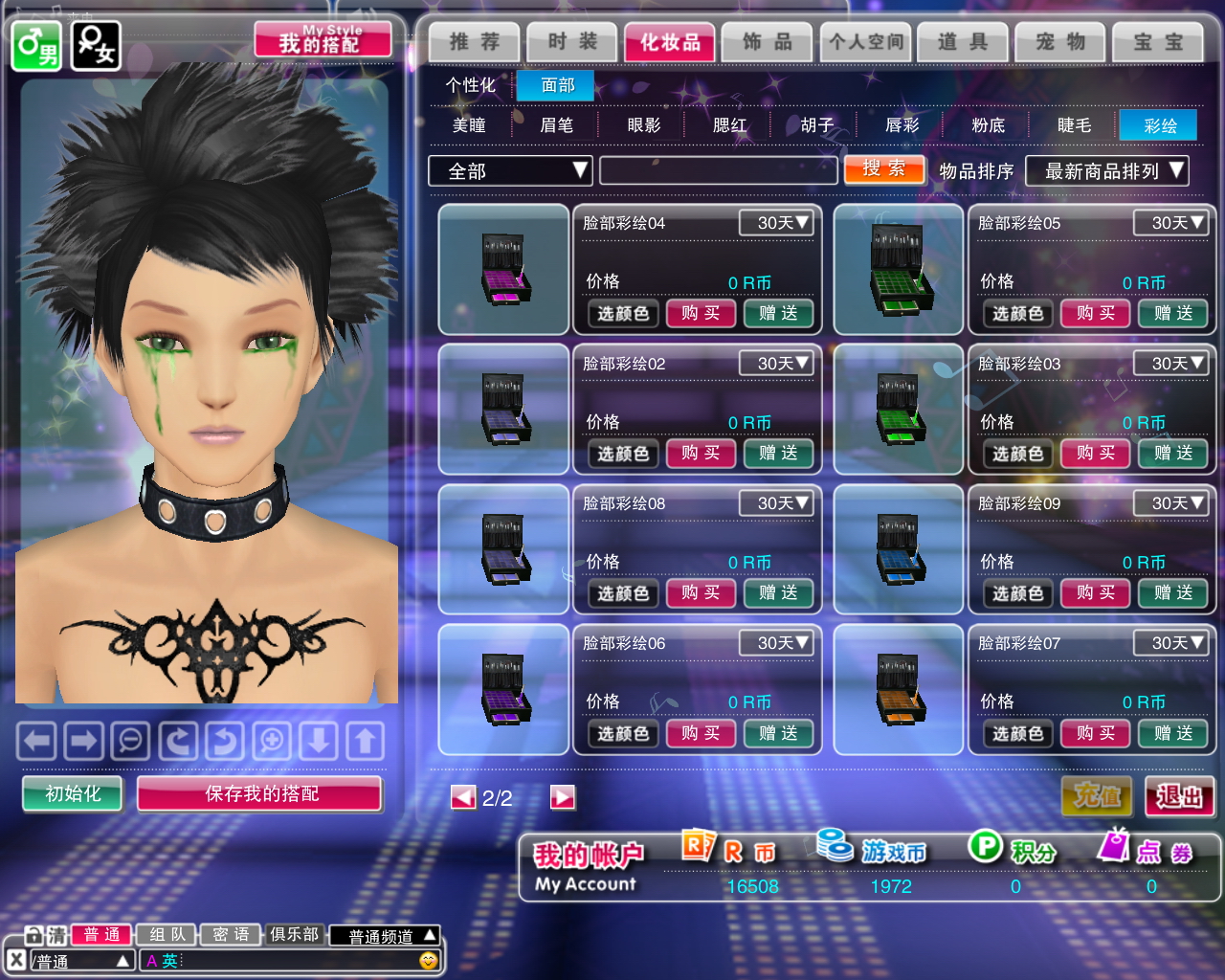Open the 全部 filter dropdown
Viewport: 1225px width, 980px height.
pyautogui.click(x=510, y=171)
